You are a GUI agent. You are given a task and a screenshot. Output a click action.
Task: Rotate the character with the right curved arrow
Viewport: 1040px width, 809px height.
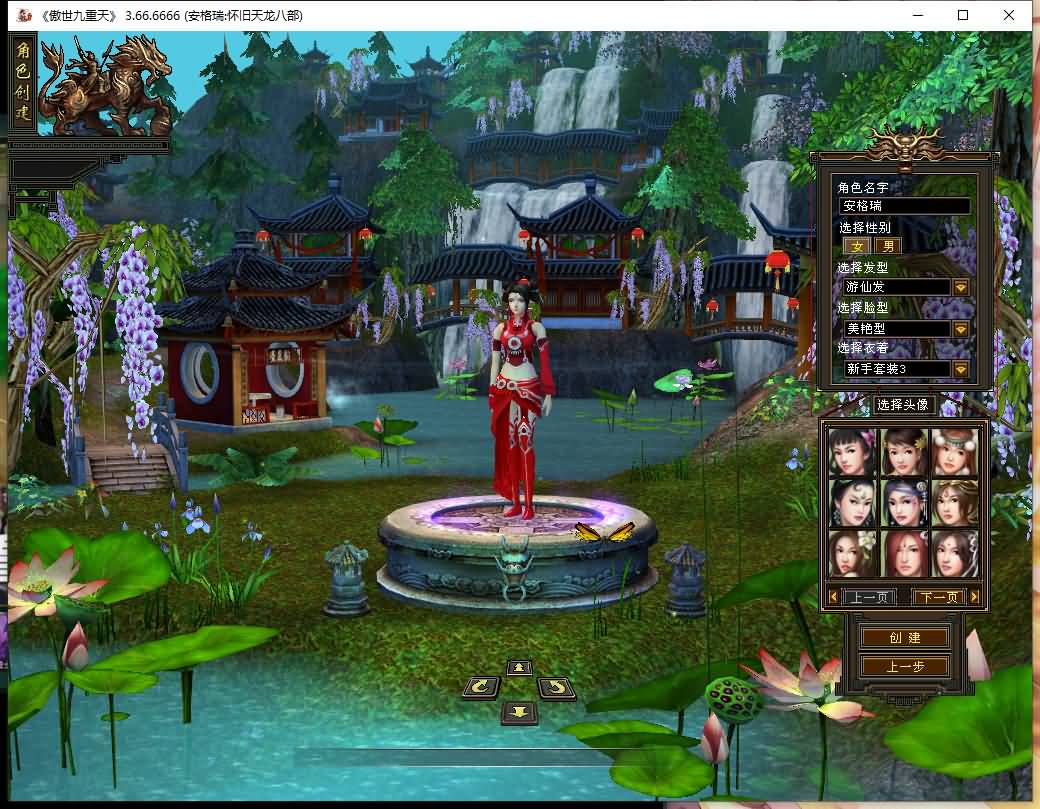tap(556, 687)
